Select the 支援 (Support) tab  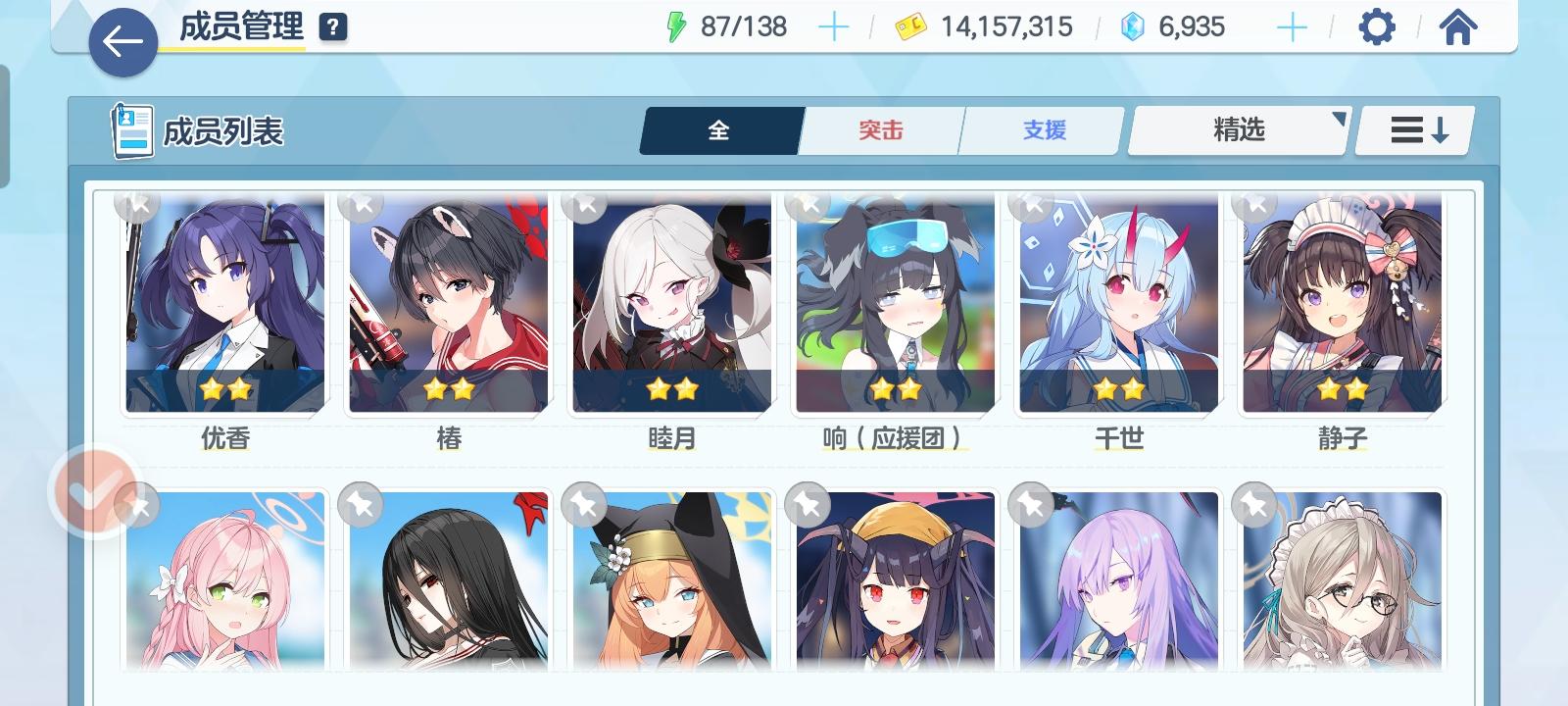pos(1040,129)
